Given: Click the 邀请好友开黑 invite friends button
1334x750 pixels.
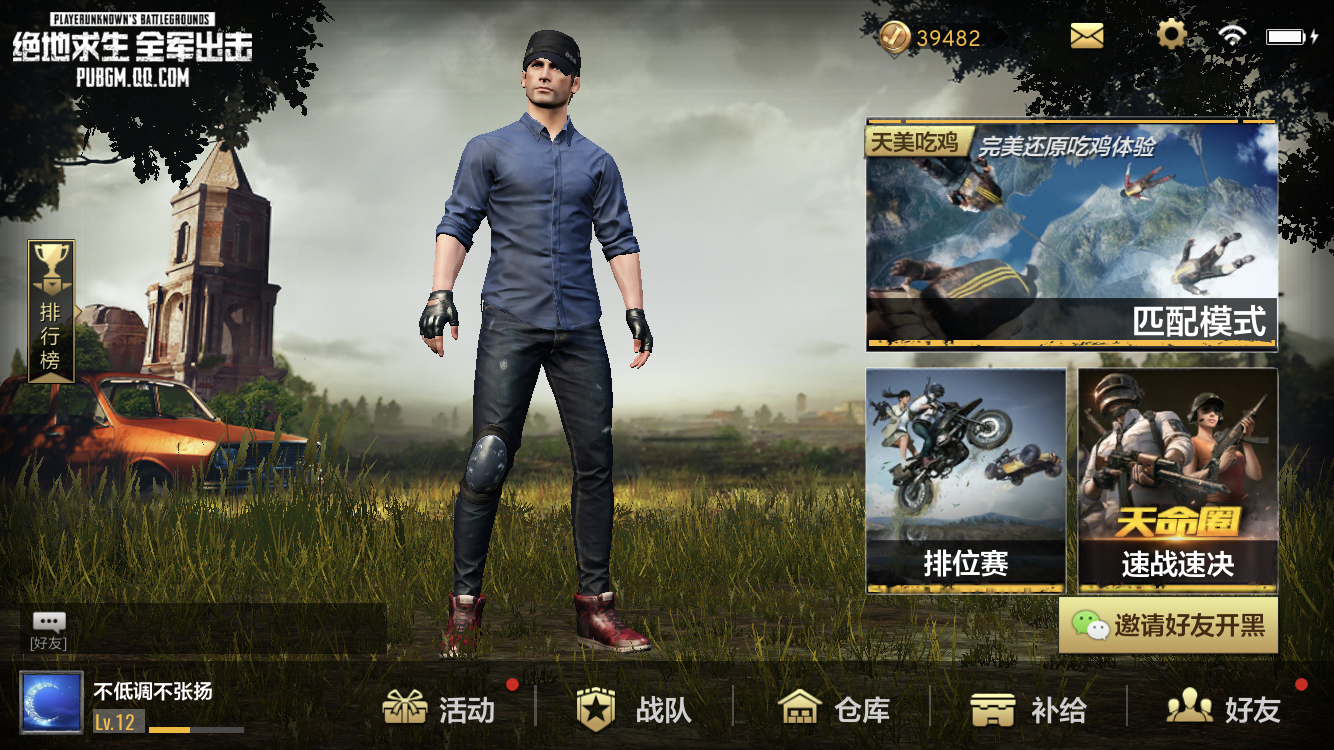Looking at the screenshot, I should tap(1168, 626).
